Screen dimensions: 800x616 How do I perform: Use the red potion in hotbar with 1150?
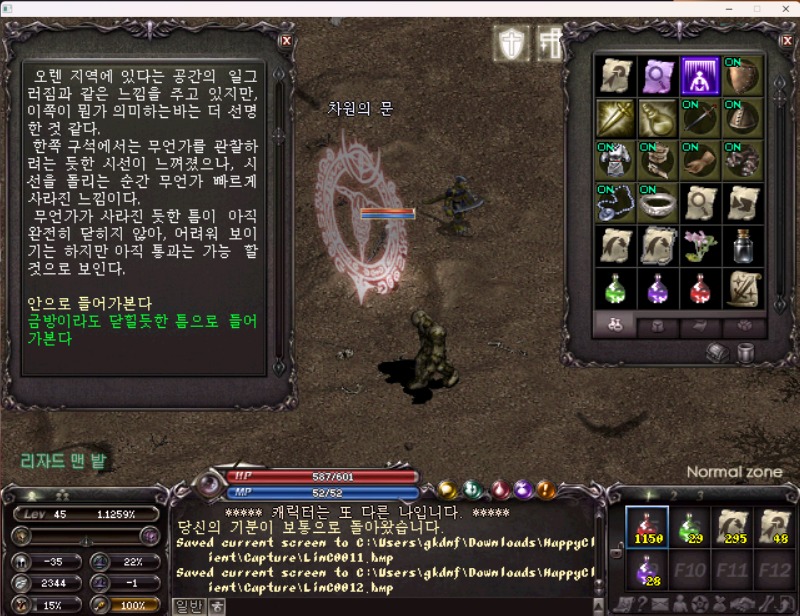(647, 527)
